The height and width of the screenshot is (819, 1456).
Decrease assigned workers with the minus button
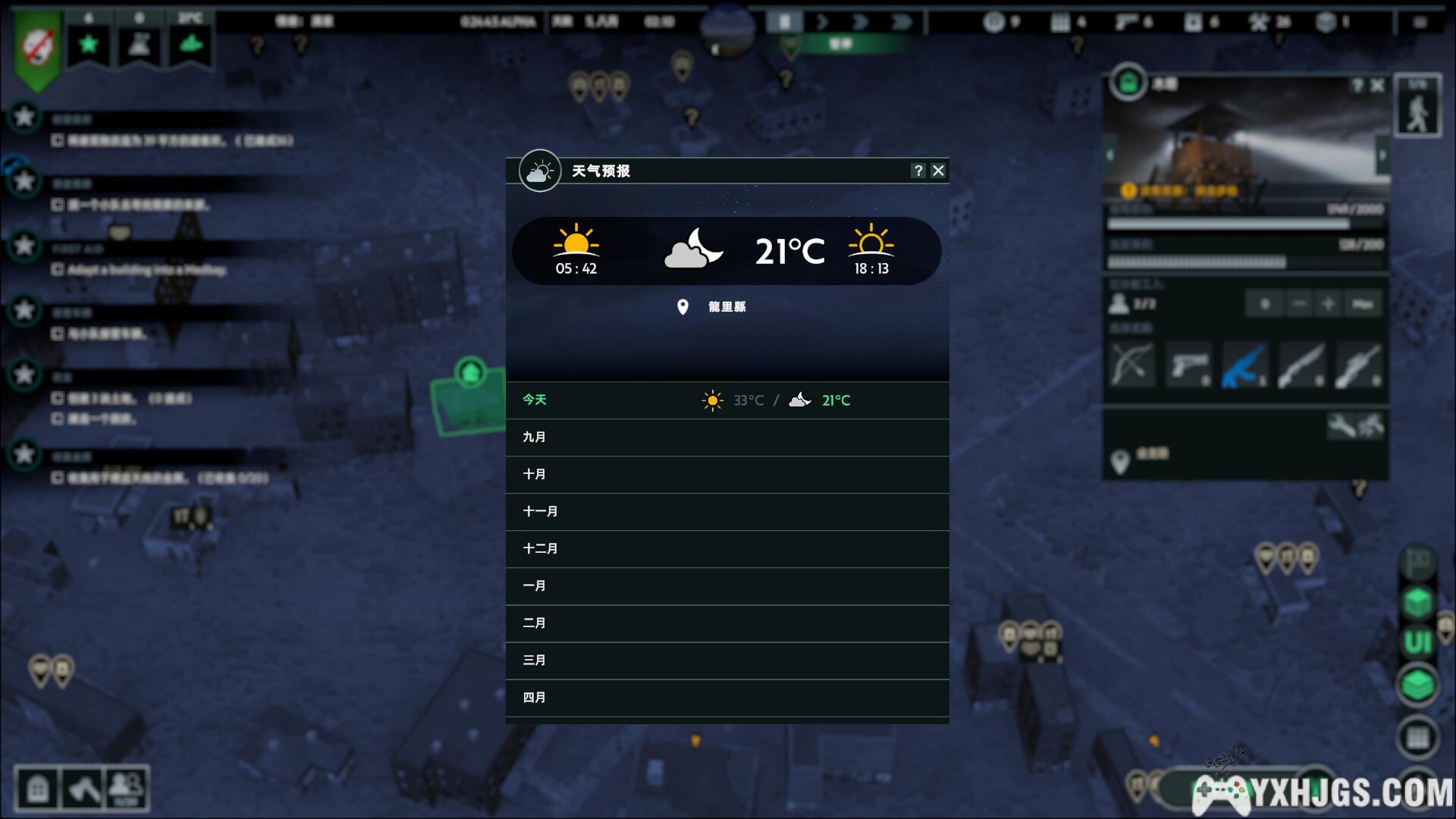click(x=1299, y=304)
